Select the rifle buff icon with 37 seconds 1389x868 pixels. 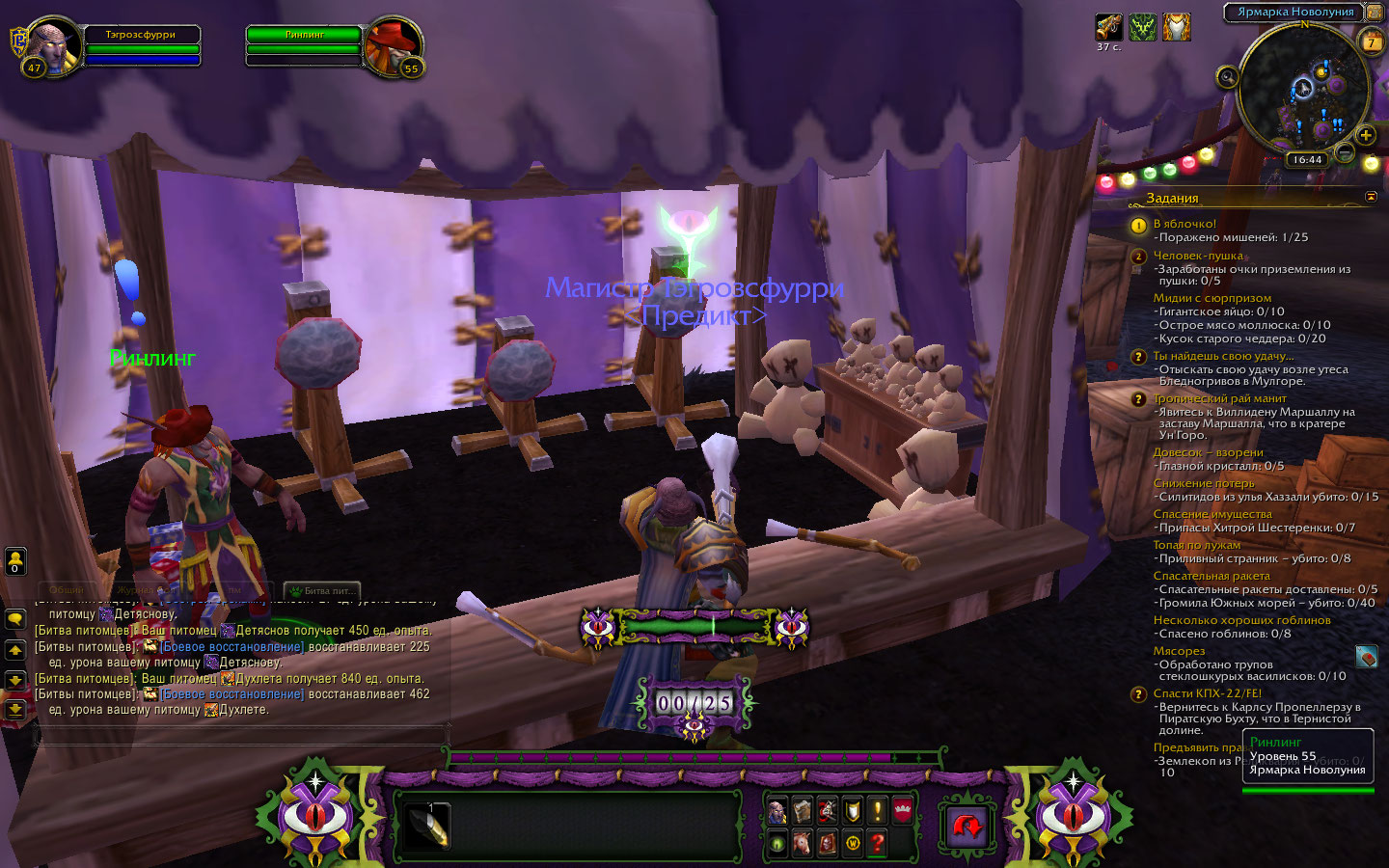point(1108,27)
